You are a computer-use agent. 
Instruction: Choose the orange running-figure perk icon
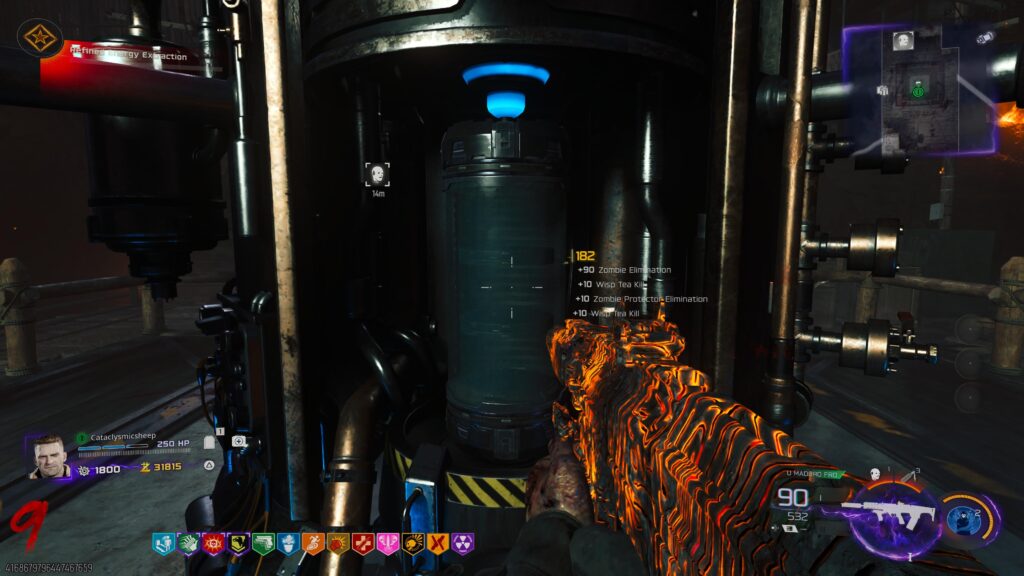coord(313,543)
